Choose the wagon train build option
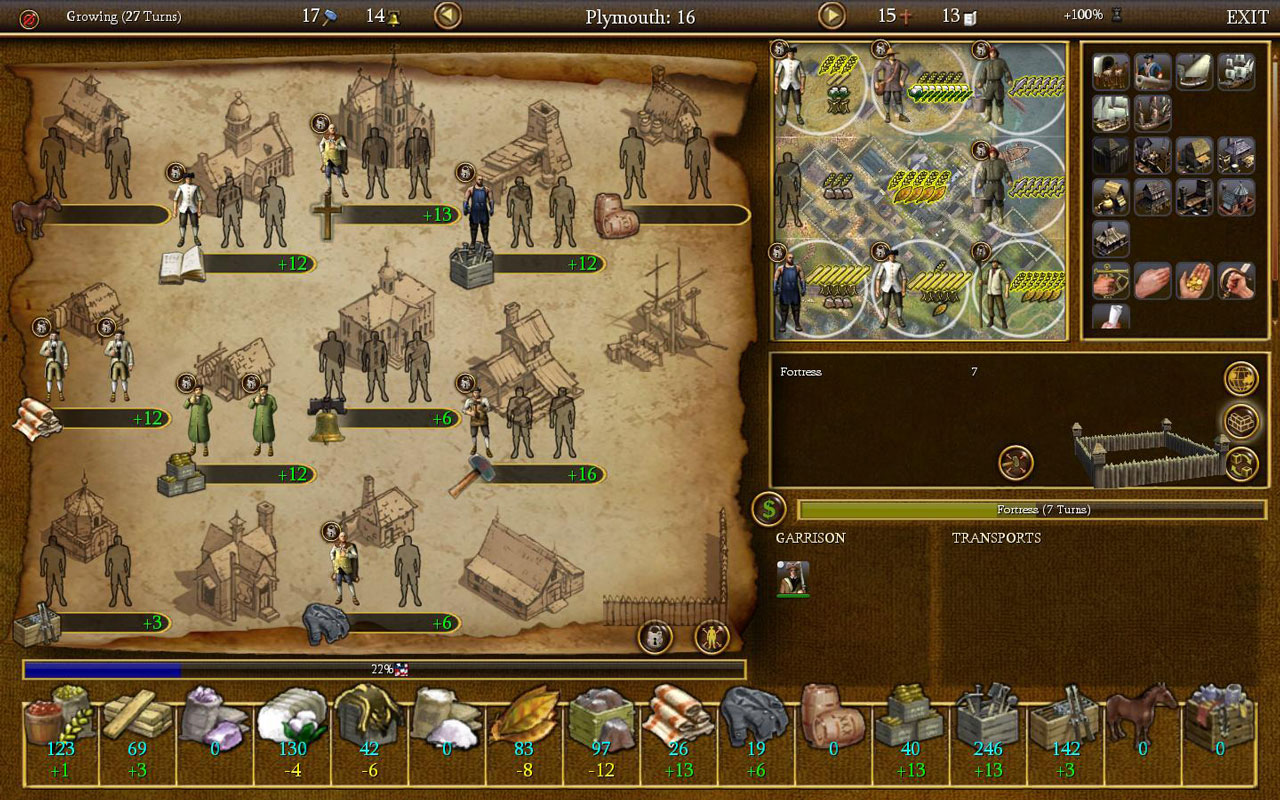Screen dimensions: 1280x800 (x=1111, y=71)
